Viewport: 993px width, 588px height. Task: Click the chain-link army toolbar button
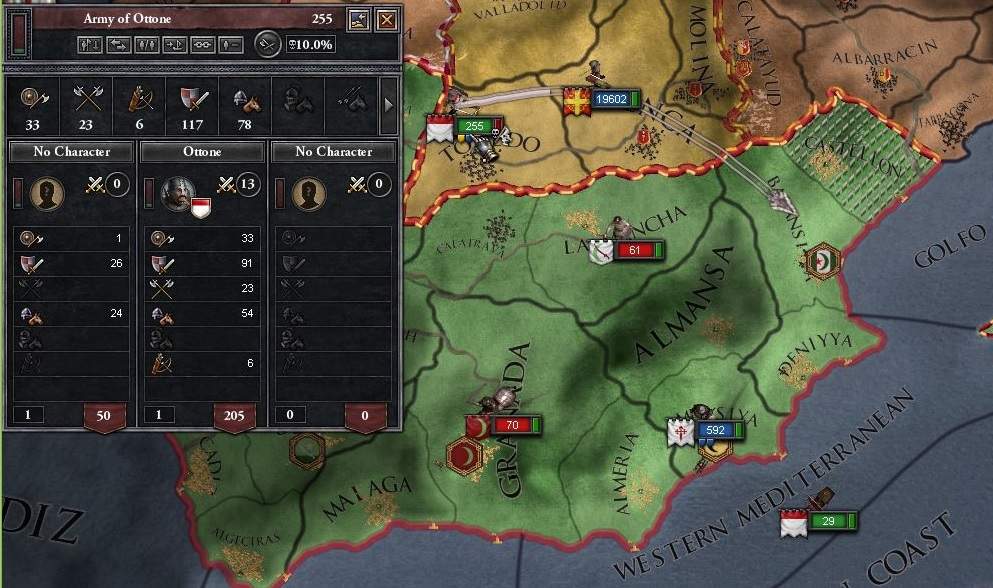pyautogui.click(x=203, y=44)
